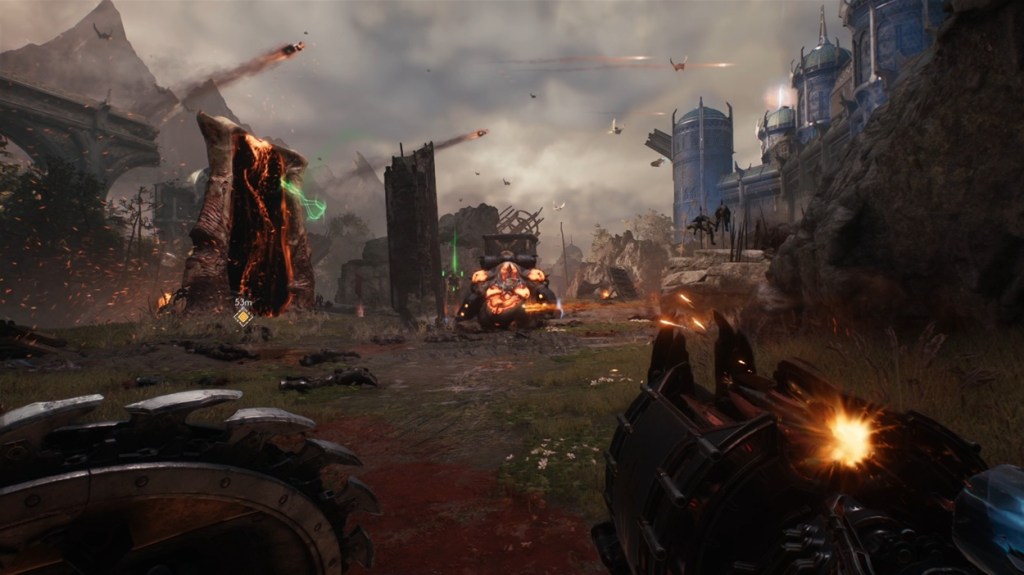Click the 53m objective waypoint marker
This screenshot has height=575, width=1024.
(x=243, y=317)
